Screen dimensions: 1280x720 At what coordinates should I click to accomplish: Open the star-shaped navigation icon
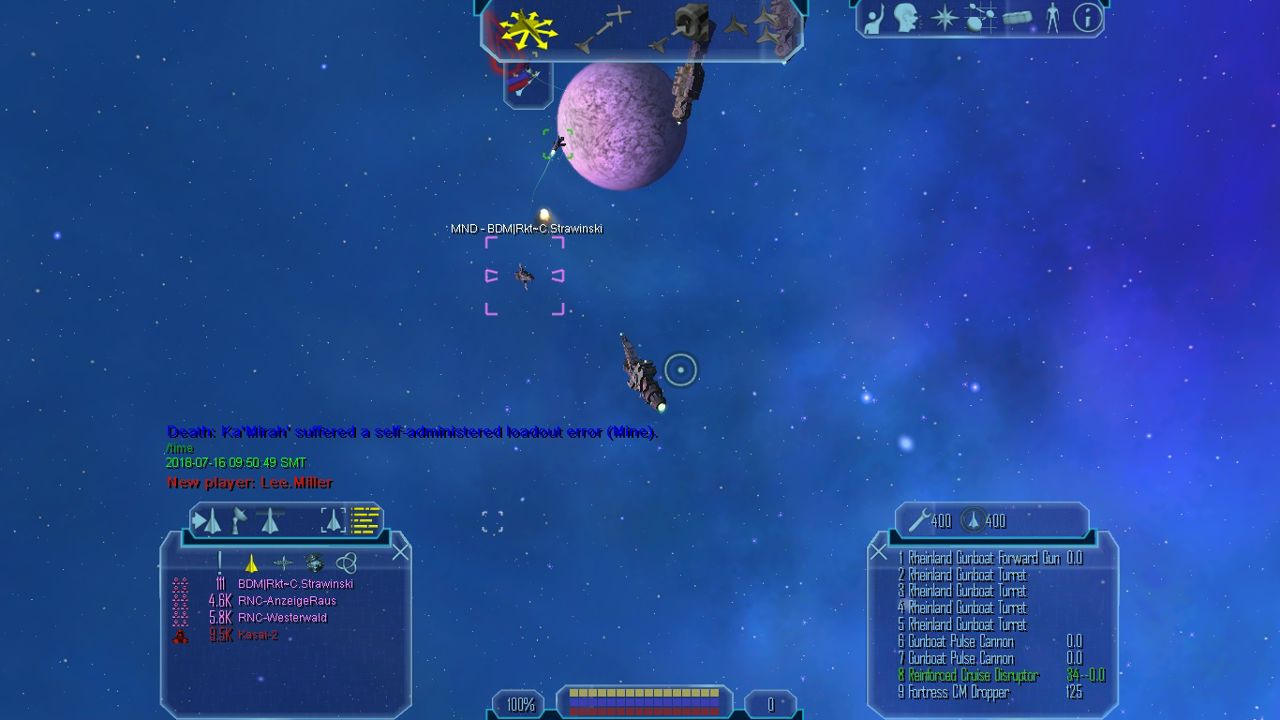[944, 18]
